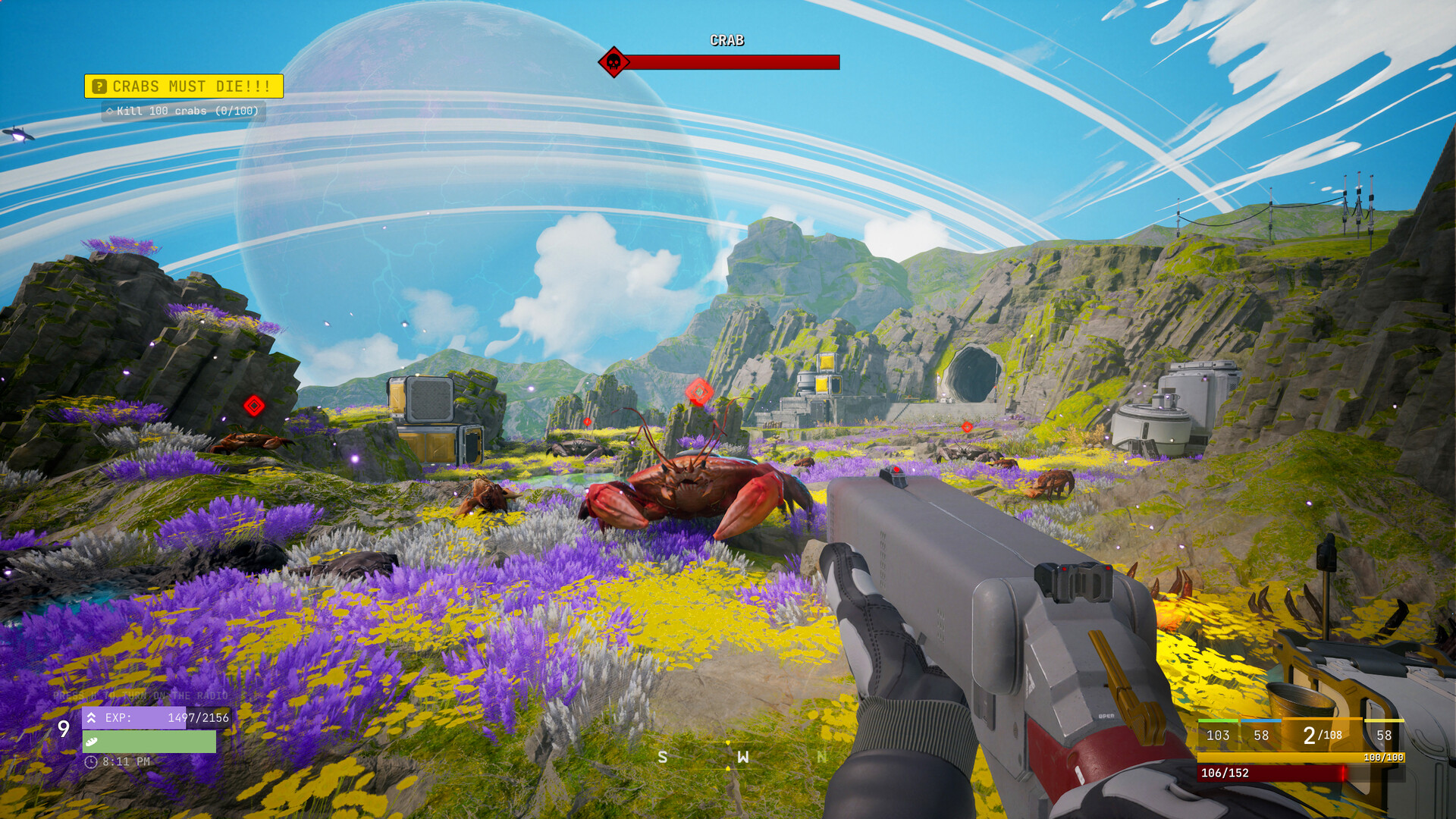
Task: Click the clock icon next to 8:11 PM
Action: (89, 762)
